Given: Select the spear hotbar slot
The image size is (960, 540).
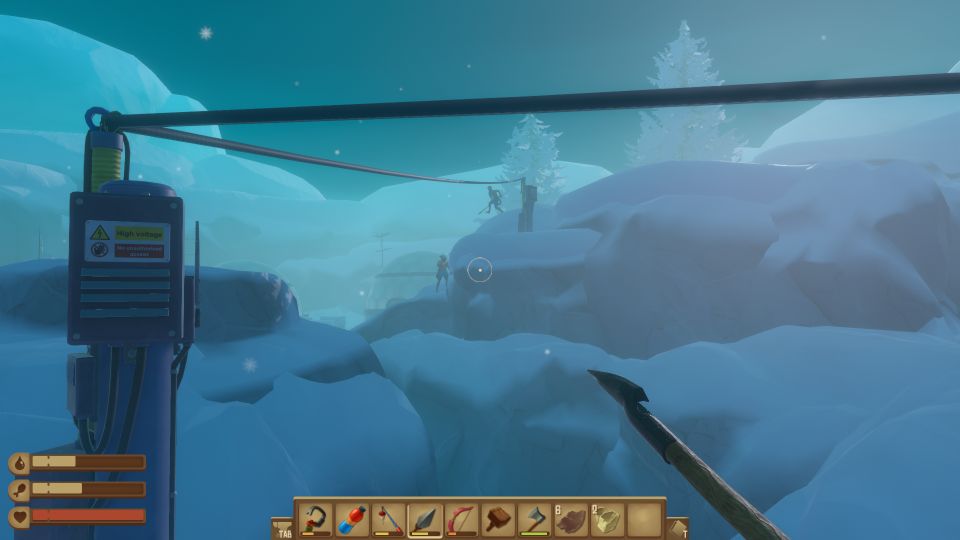Looking at the screenshot, I should click(425, 519).
